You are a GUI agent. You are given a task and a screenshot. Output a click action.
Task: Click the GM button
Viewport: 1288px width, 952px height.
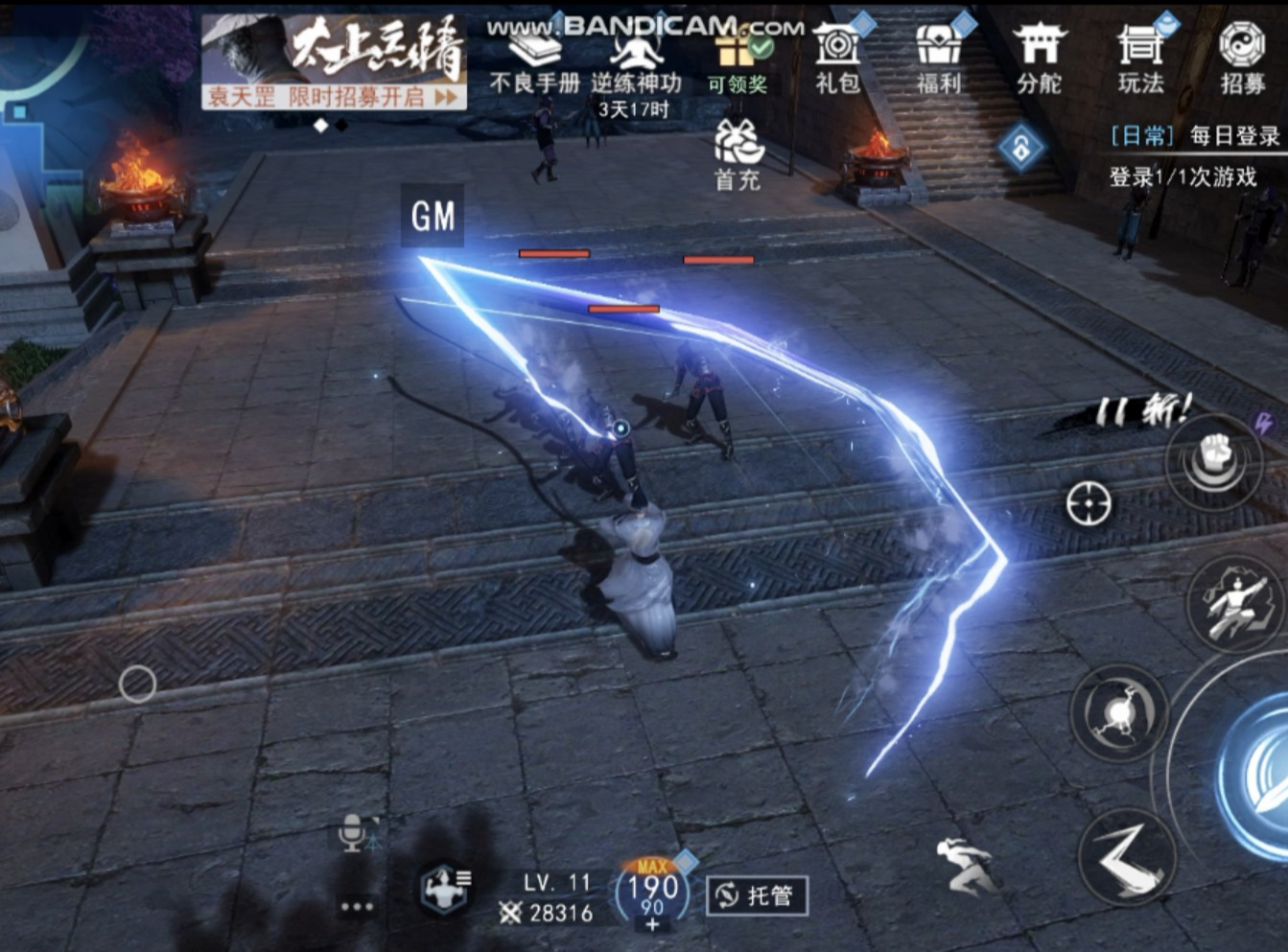pyautogui.click(x=433, y=217)
